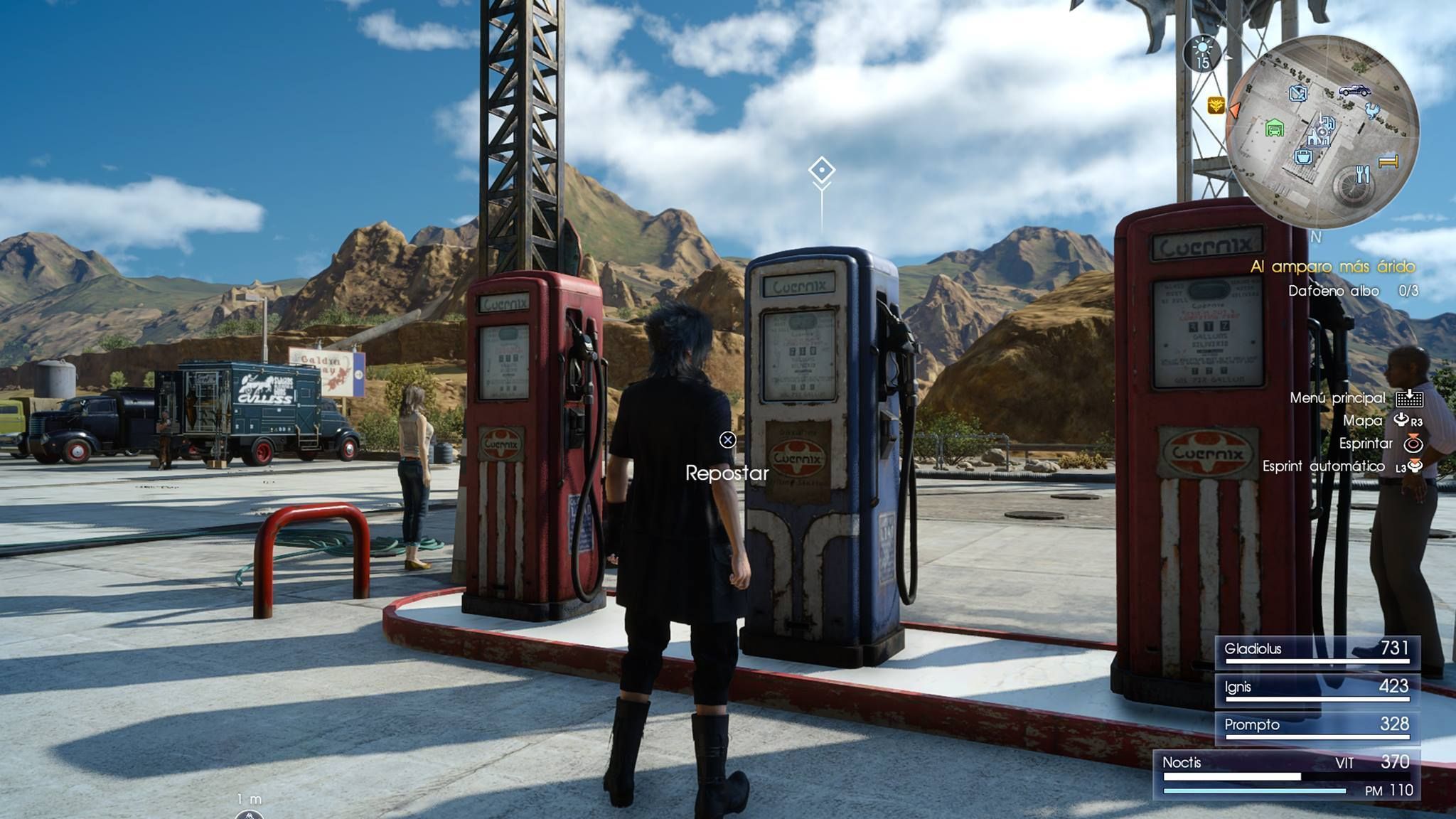Select Prompto in the party panel
The image size is (1456, 819).
pyautogui.click(x=1317, y=726)
